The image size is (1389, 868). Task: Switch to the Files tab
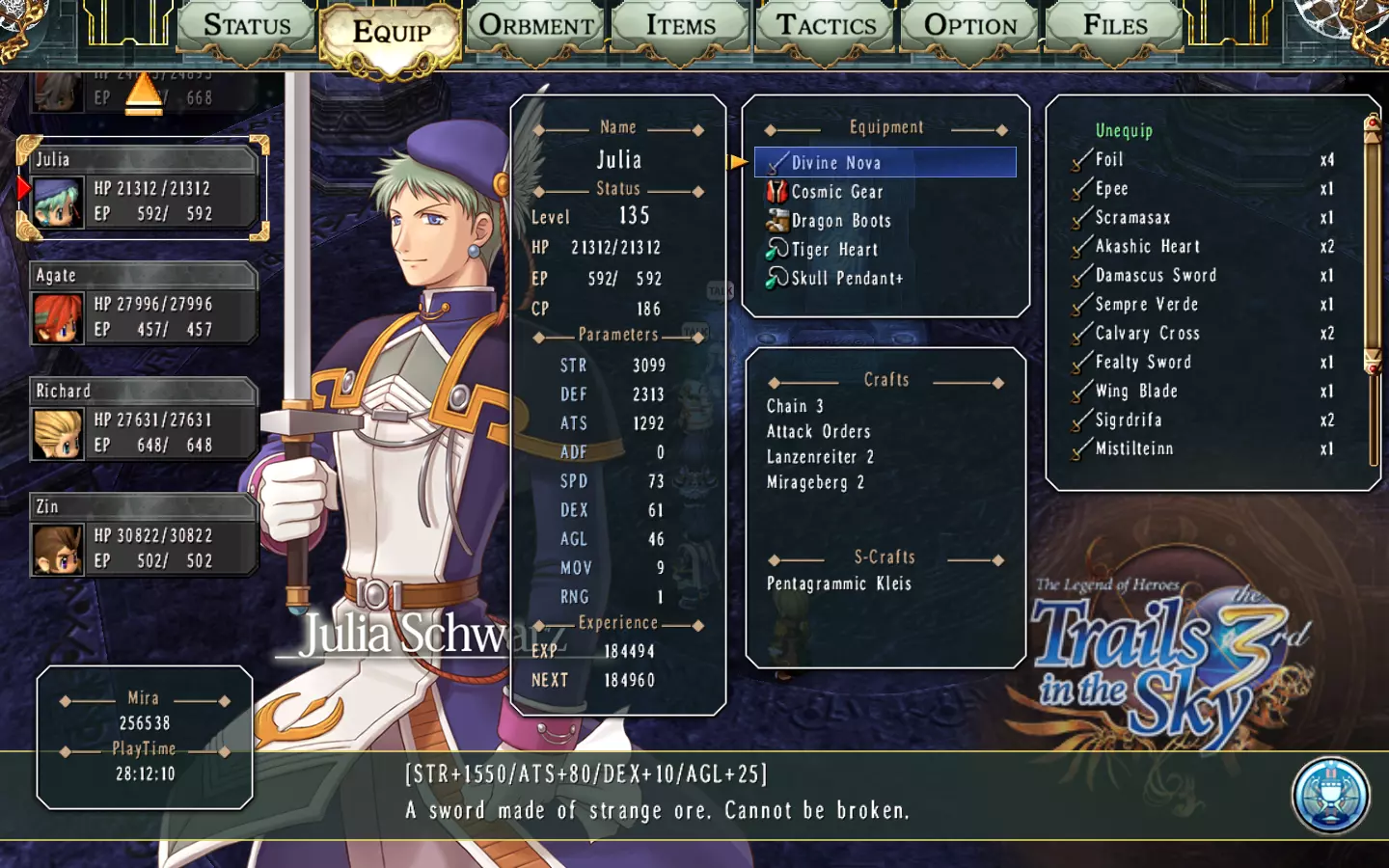point(1115,27)
